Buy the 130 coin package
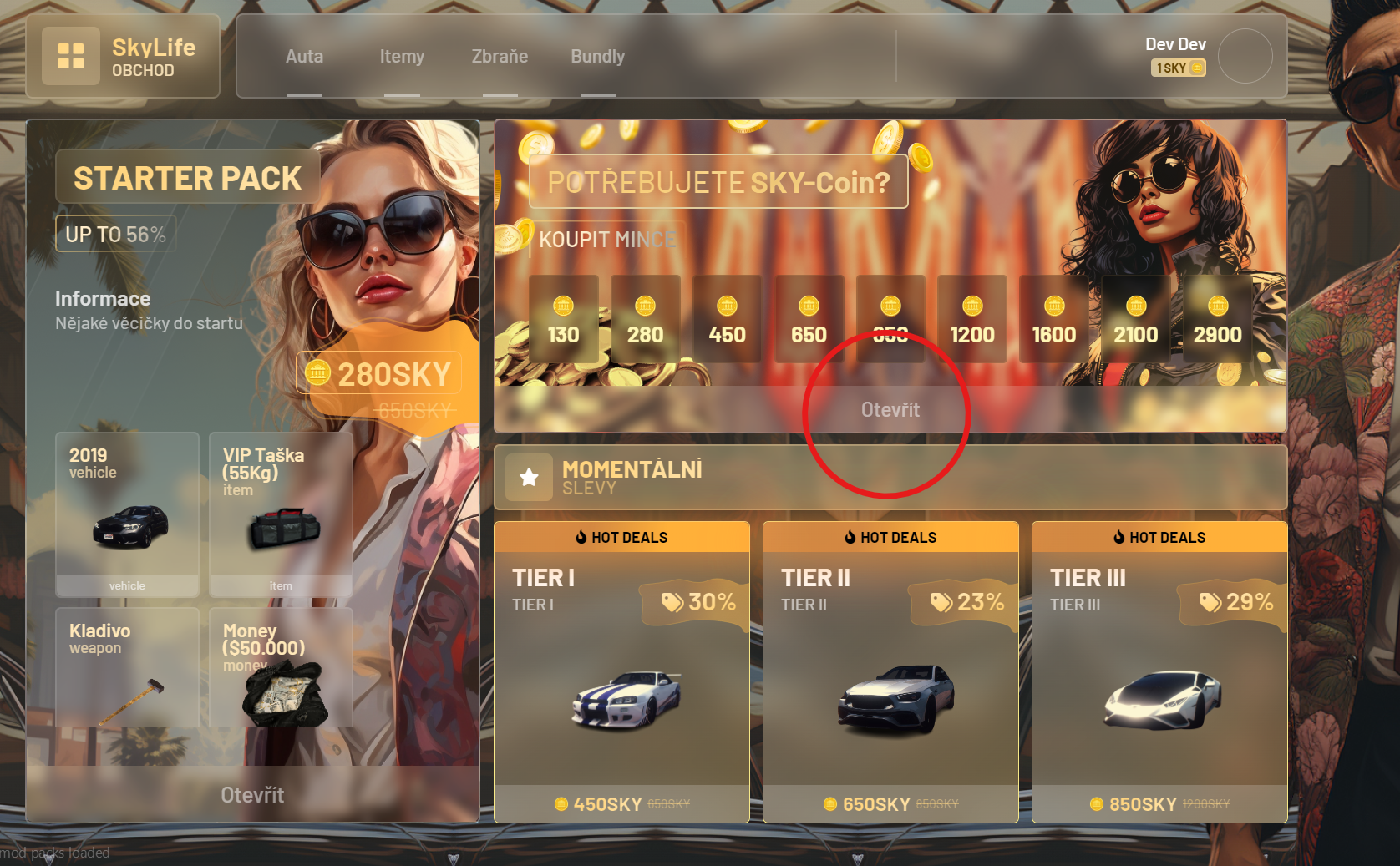 (563, 320)
